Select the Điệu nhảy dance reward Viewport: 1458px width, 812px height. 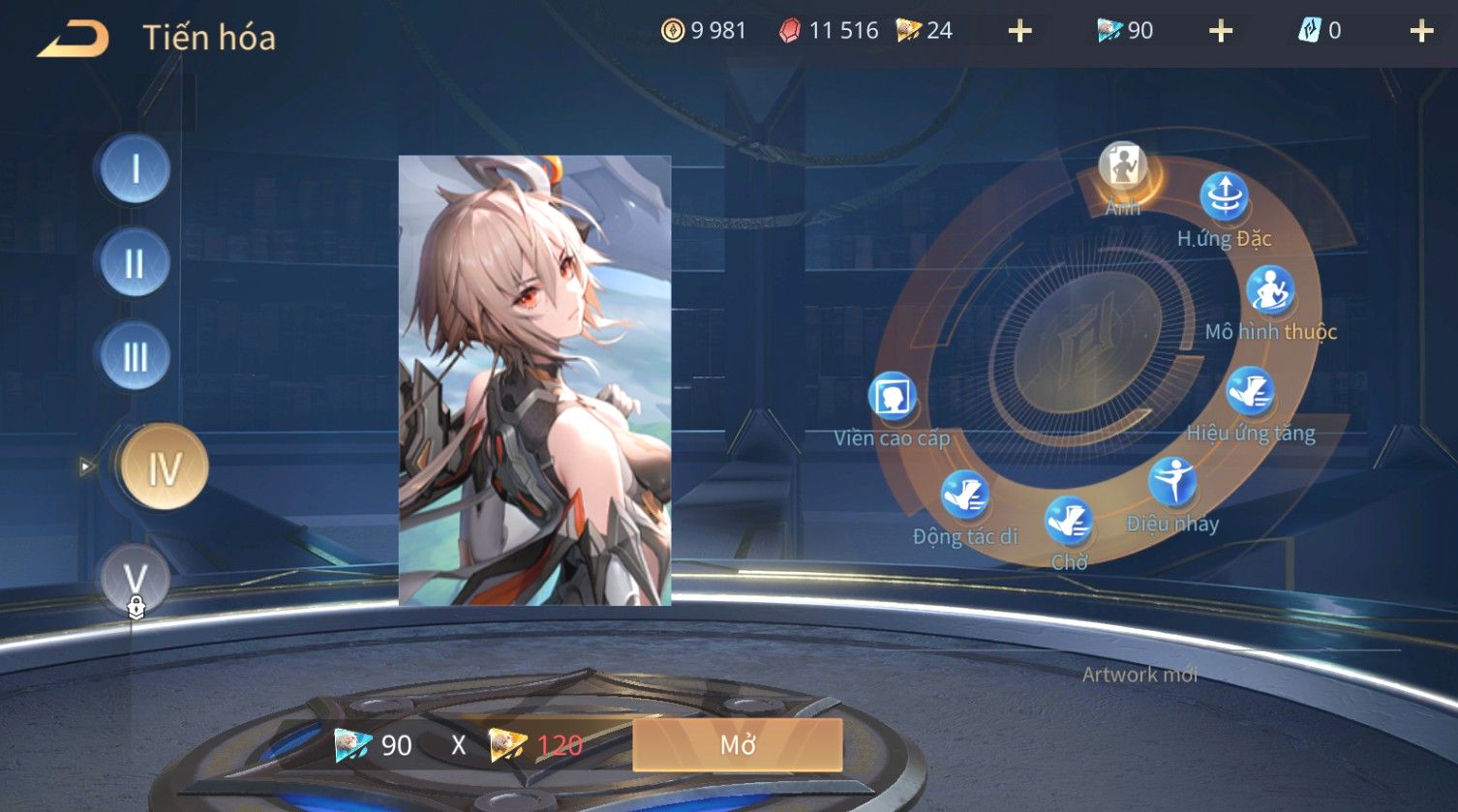tap(1172, 482)
